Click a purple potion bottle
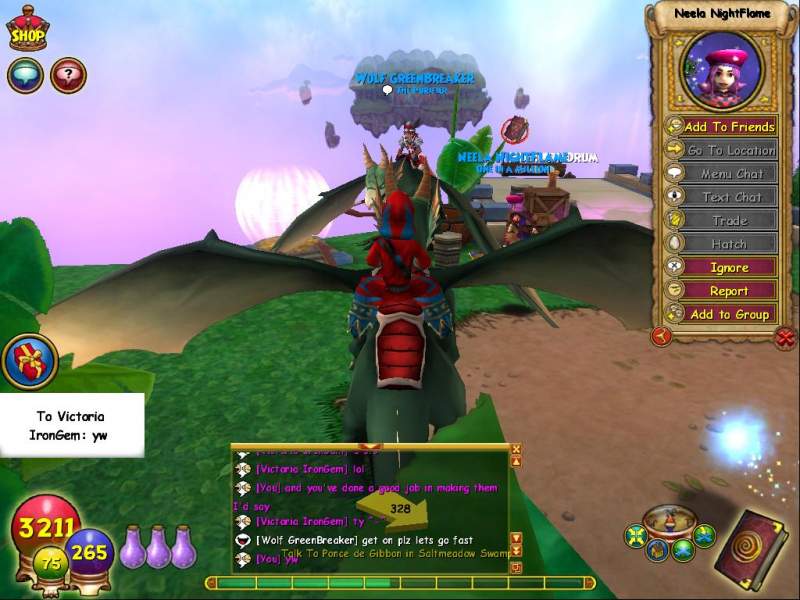 158,548
